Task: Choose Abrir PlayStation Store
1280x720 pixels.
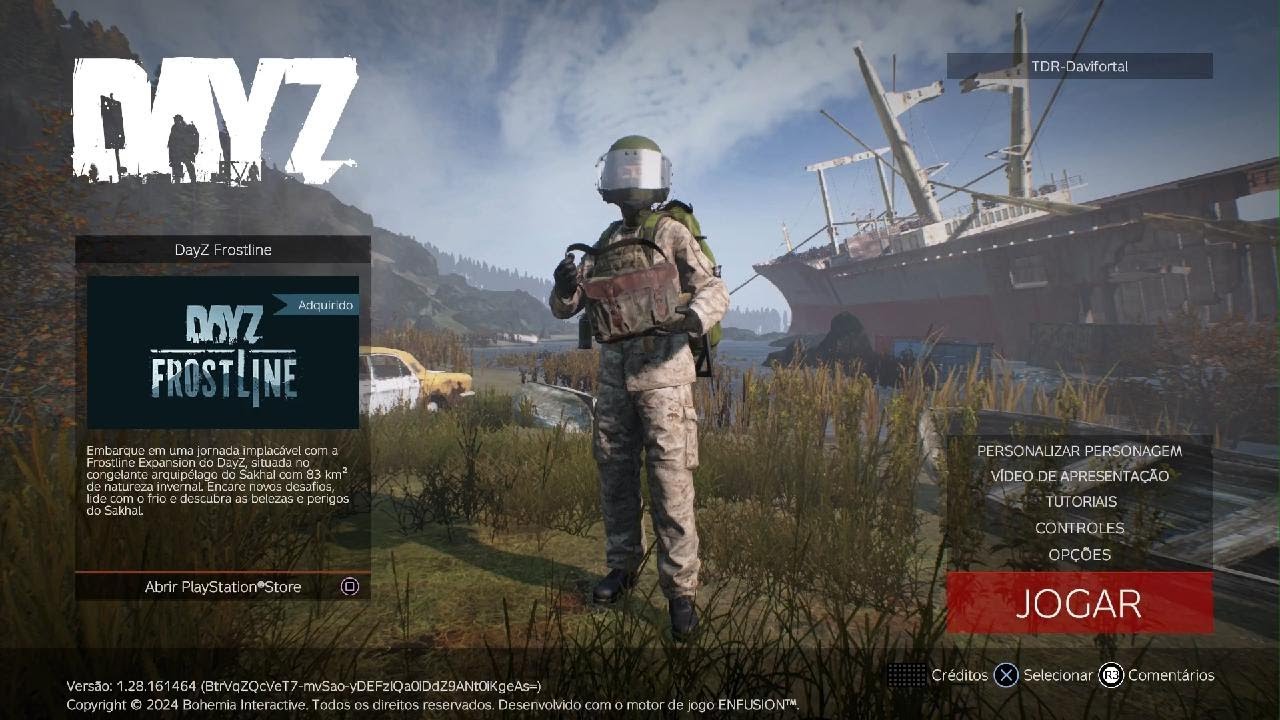Action: 223,587
